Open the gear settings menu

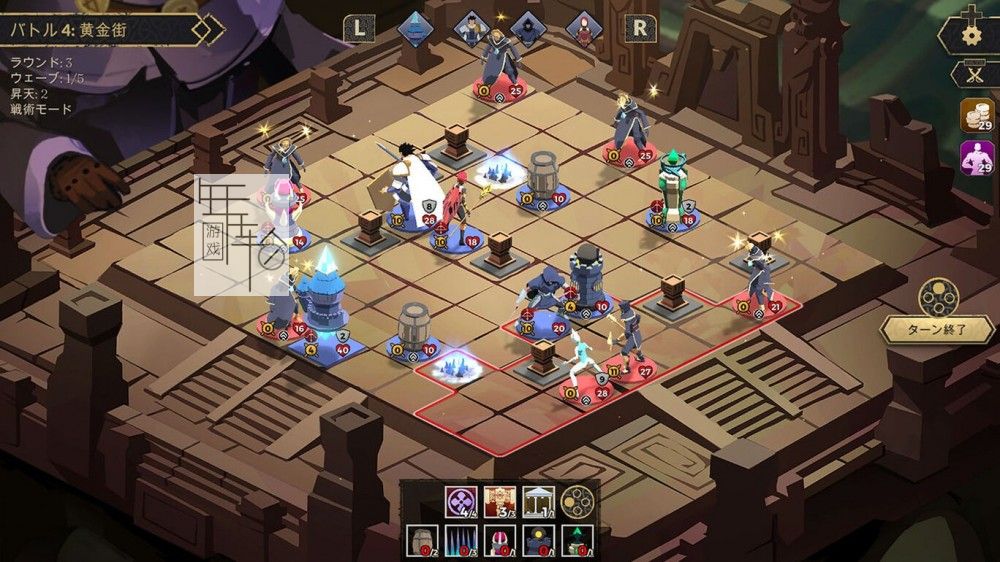tap(970, 35)
